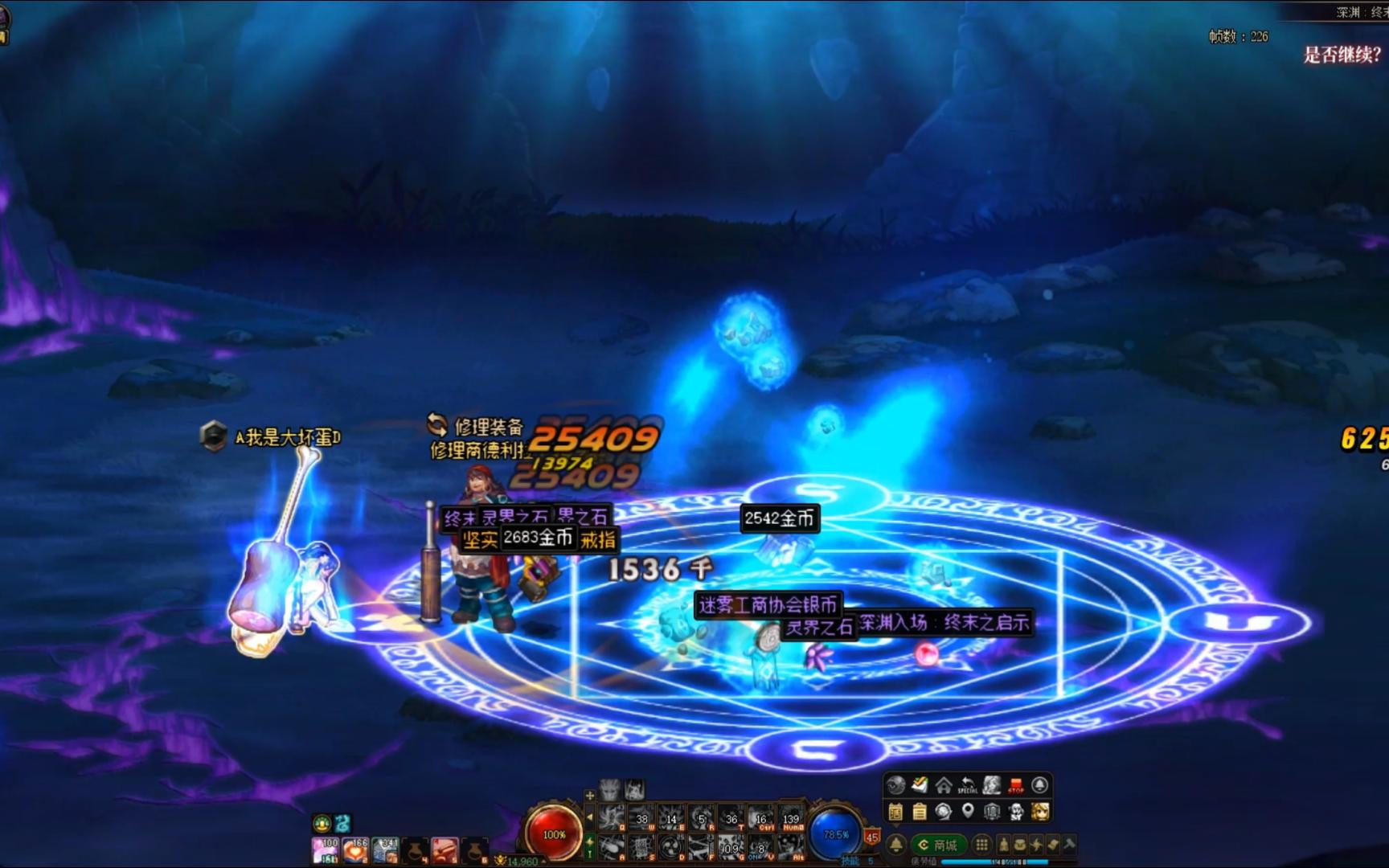Use the red item in quick slot 5
Image resolution: width=1389 pixels, height=868 pixels.
(x=445, y=850)
